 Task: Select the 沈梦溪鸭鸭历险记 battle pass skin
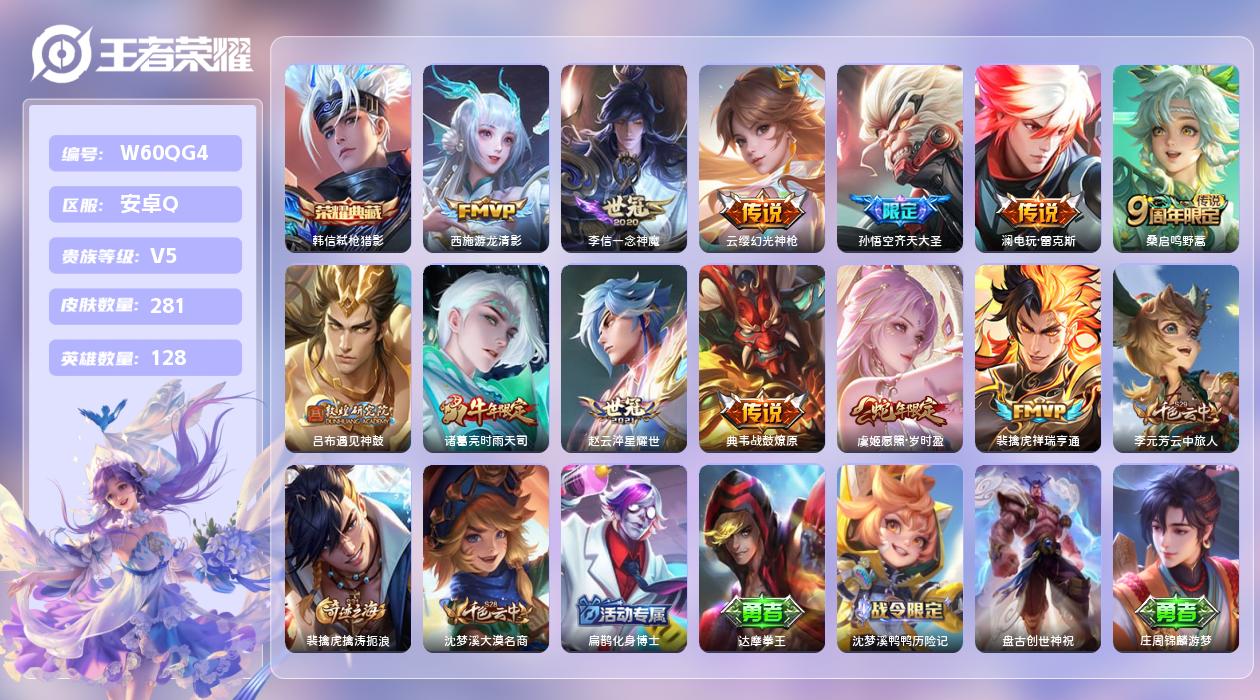900,558
